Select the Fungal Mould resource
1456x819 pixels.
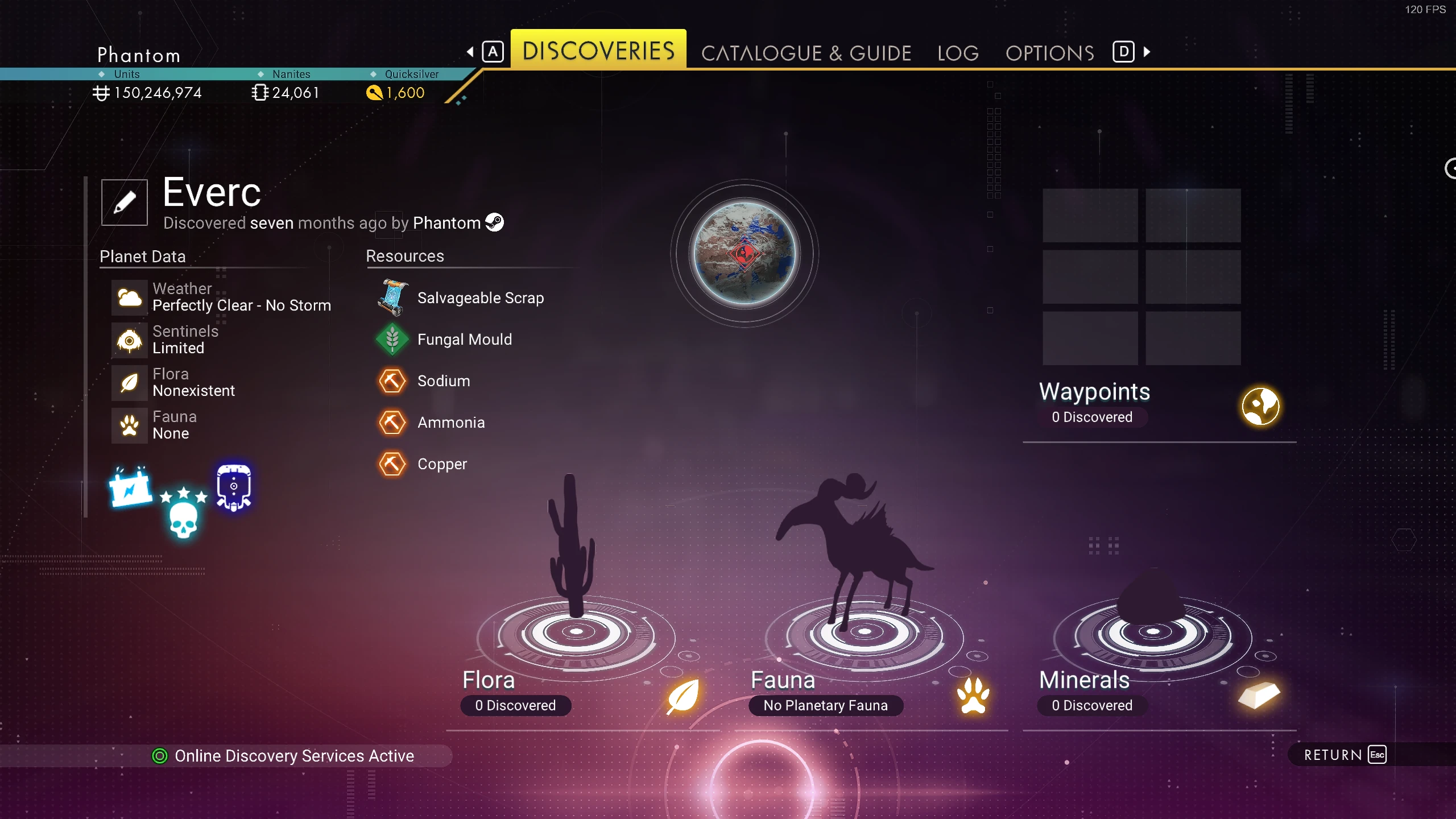[x=464, y=340]
